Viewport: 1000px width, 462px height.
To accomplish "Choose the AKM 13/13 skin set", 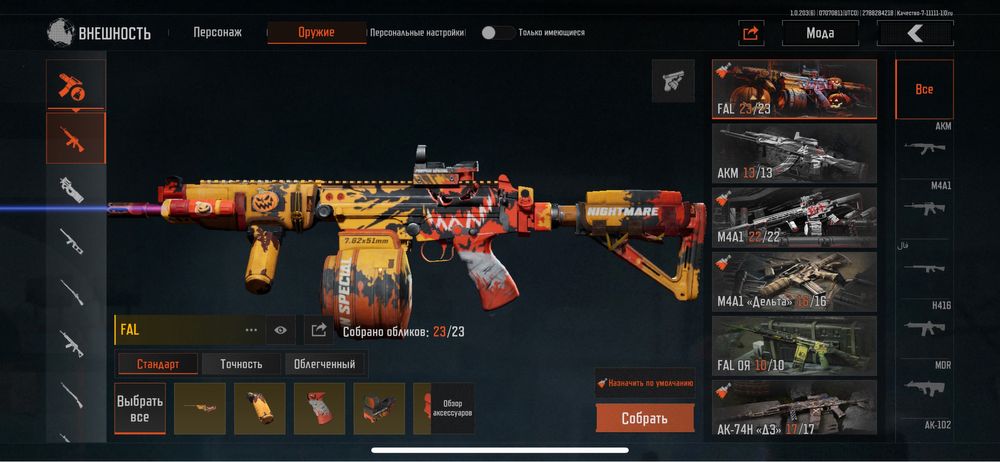I will (x=794, y=153).
